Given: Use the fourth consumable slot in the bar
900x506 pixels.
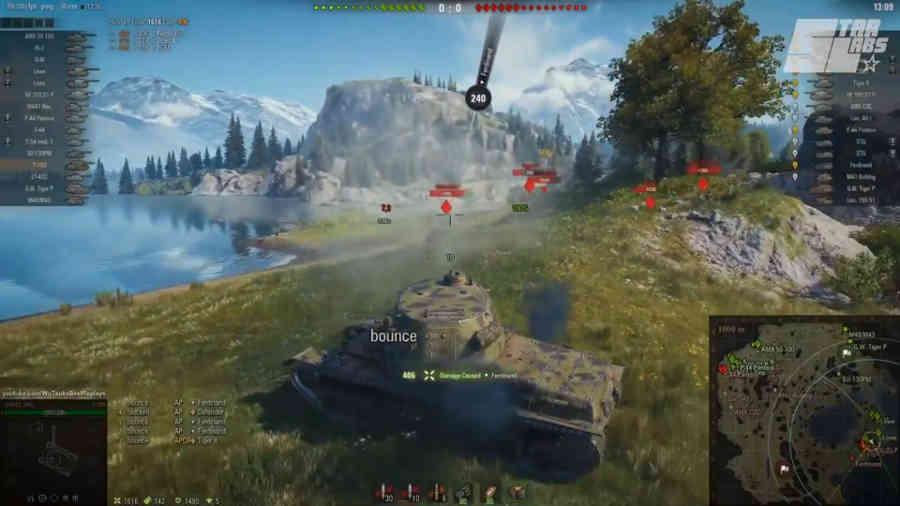Looking at the screenshot, I should tap(464, 492).
